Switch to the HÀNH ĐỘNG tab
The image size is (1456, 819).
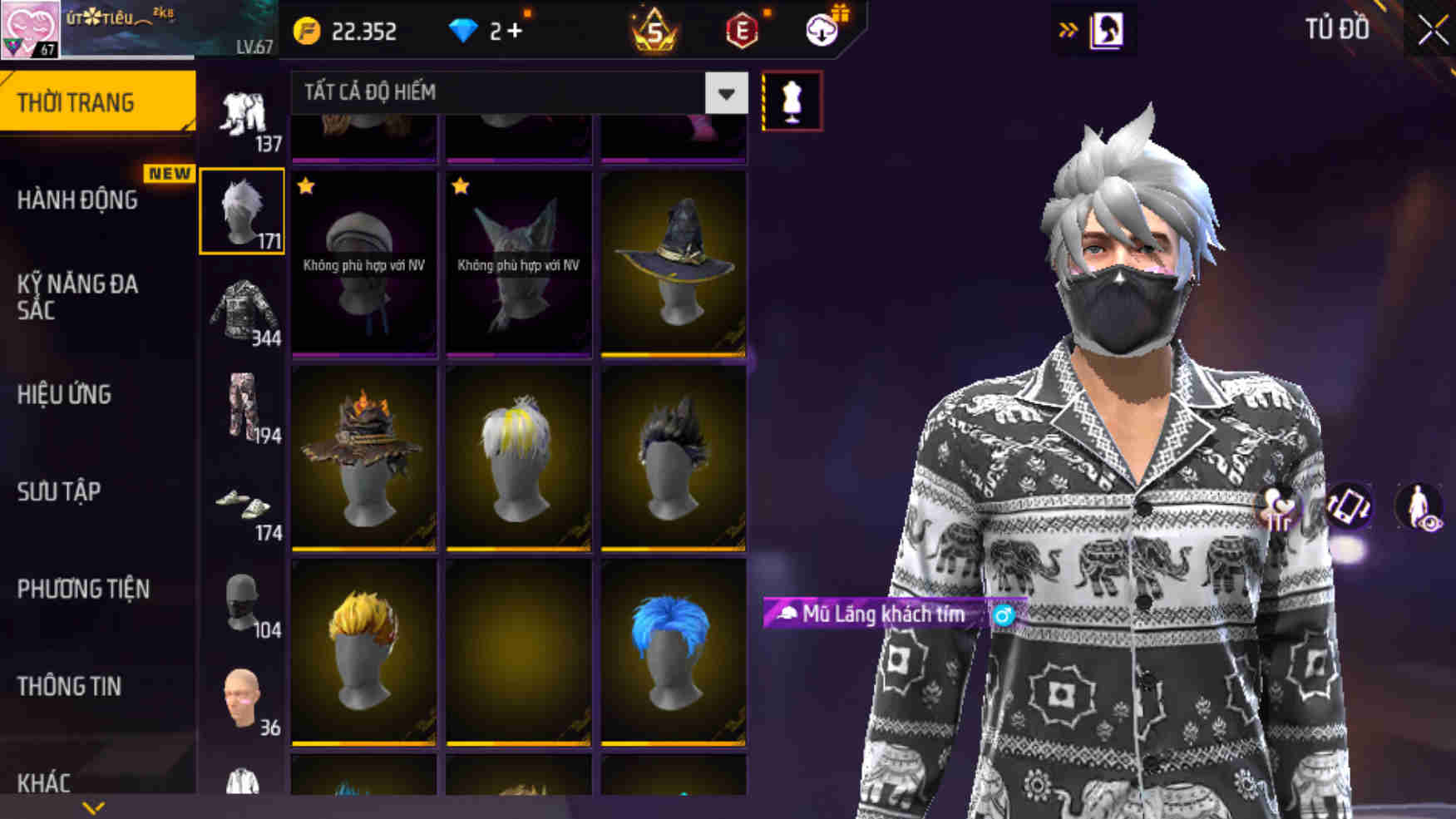click(x=79, y=200)
